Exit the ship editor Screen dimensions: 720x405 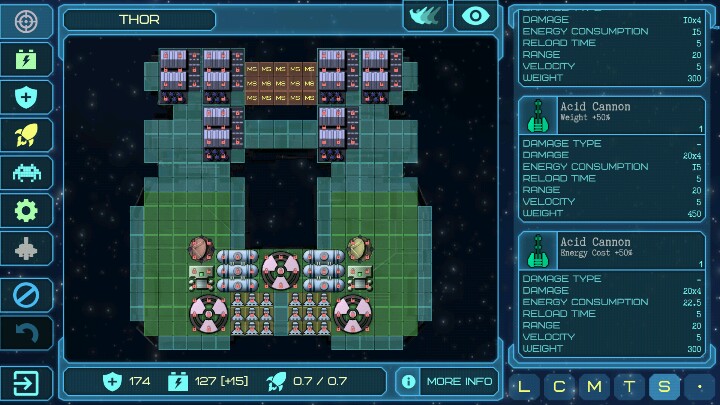27,382
